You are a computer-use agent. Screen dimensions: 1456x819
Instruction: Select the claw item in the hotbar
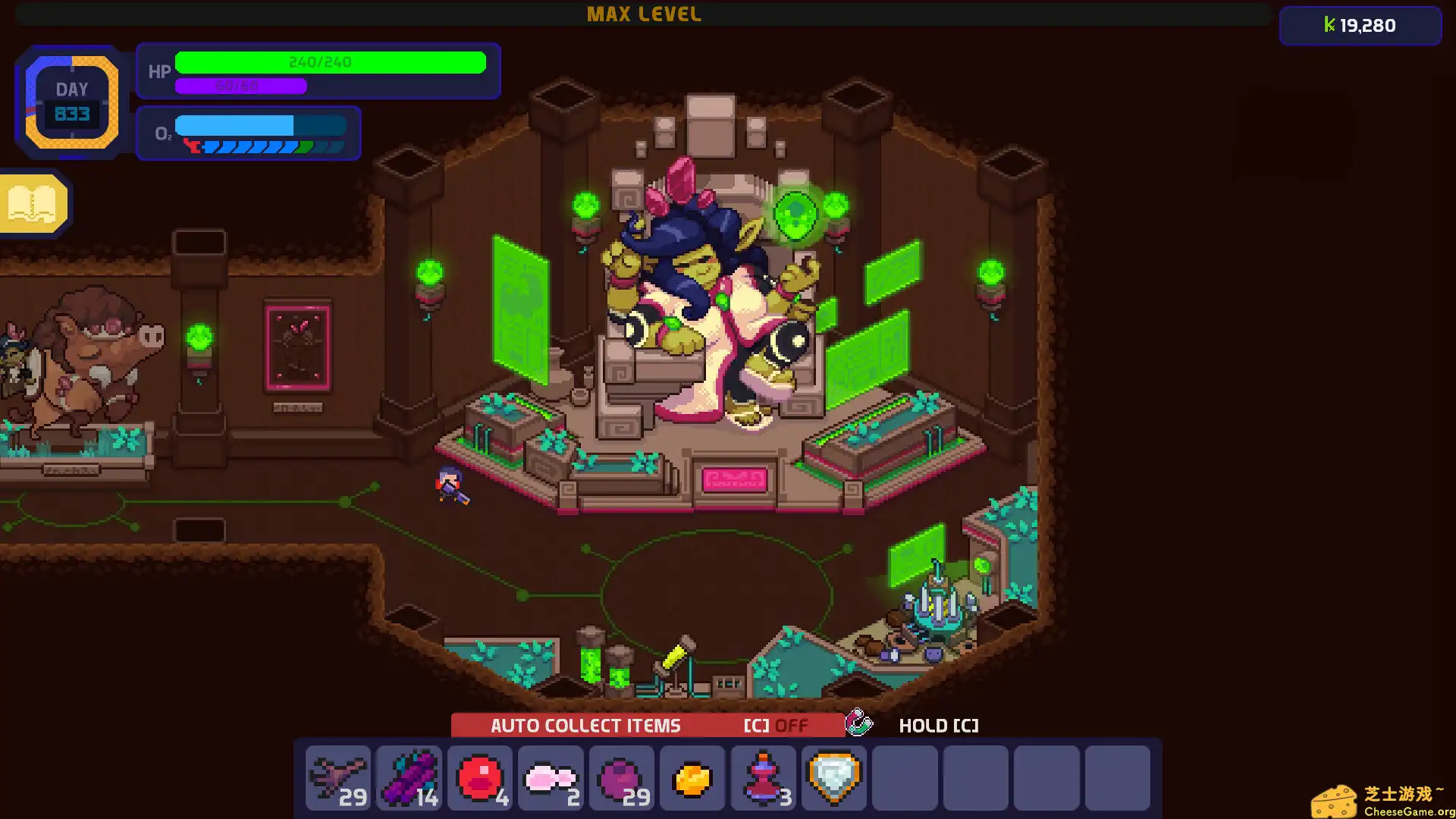(338, 777)
